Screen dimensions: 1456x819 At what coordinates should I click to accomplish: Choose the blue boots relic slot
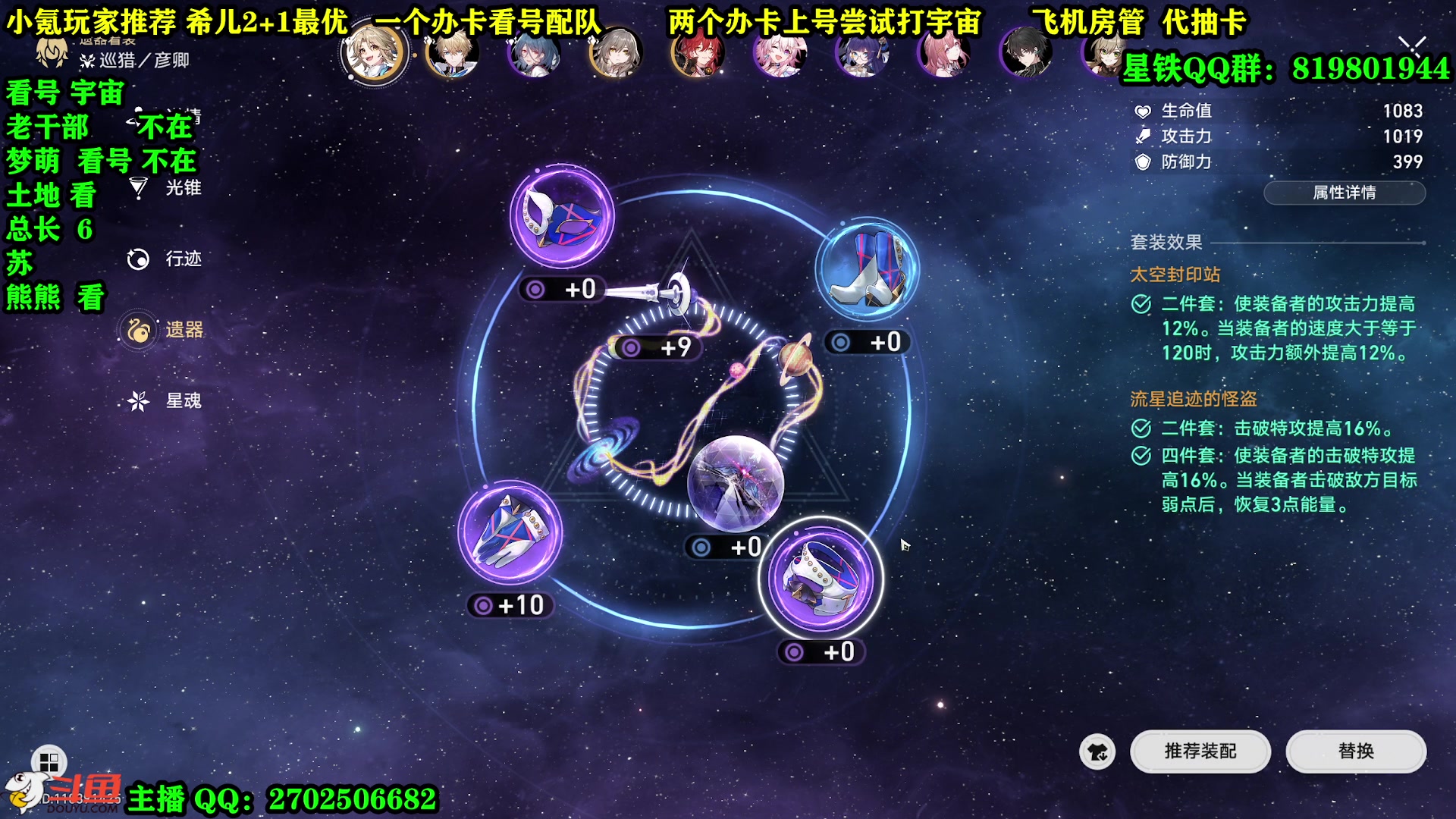pyautogui.click(x=867, y=269)
